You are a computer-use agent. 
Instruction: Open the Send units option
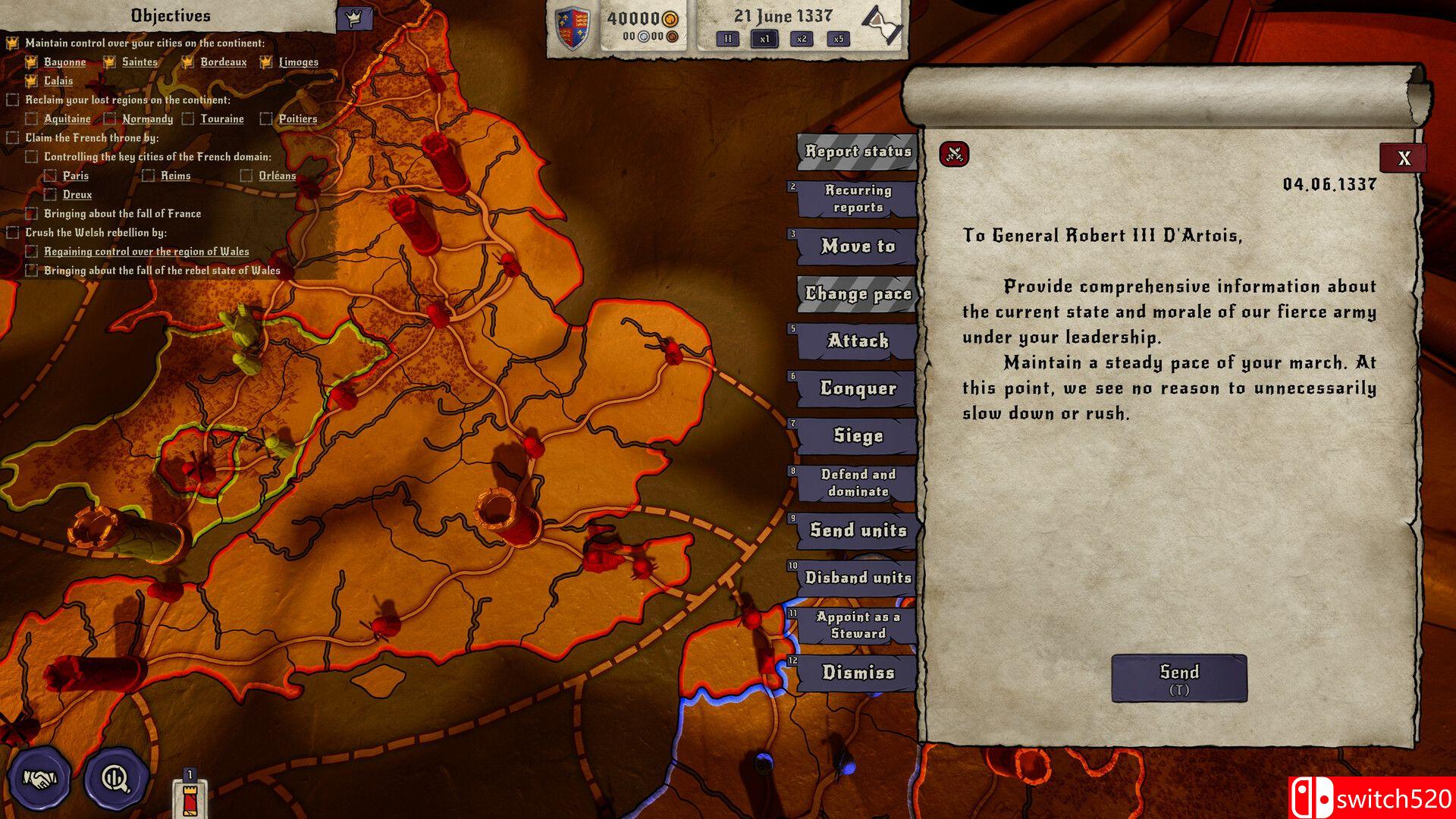(x=858, y=530)
